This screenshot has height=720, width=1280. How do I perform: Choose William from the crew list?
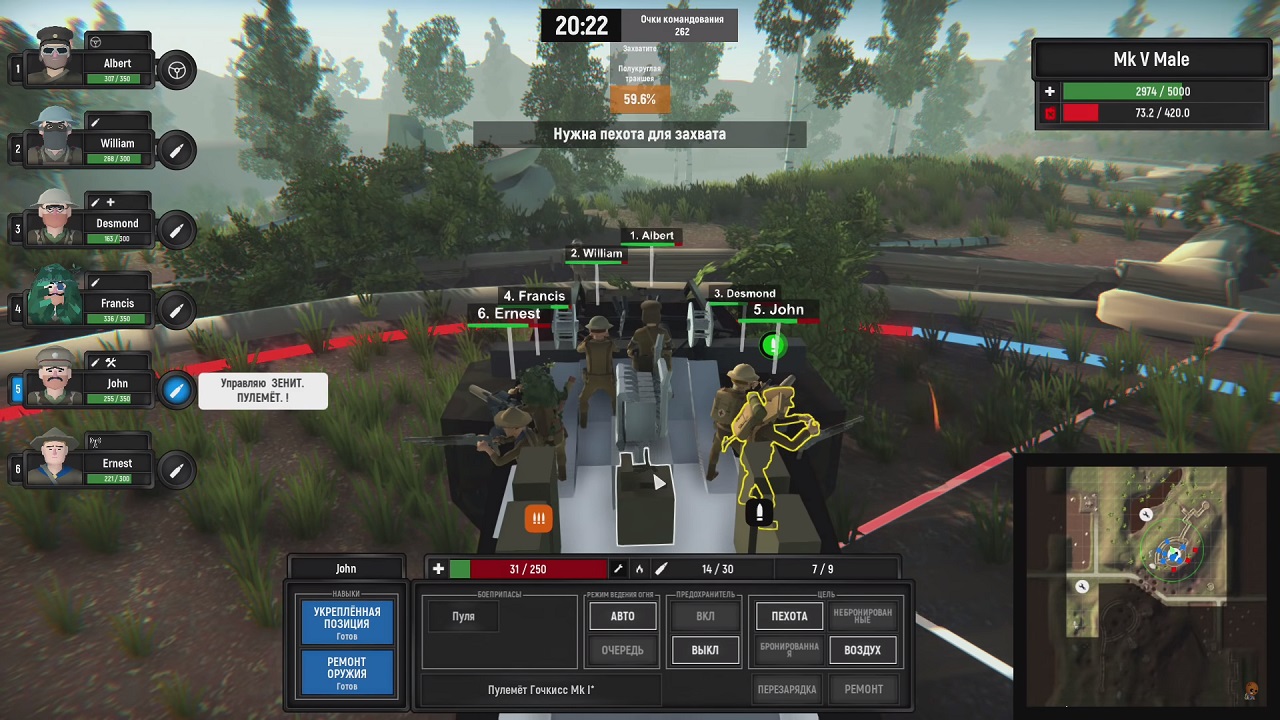tap(55, 138)
